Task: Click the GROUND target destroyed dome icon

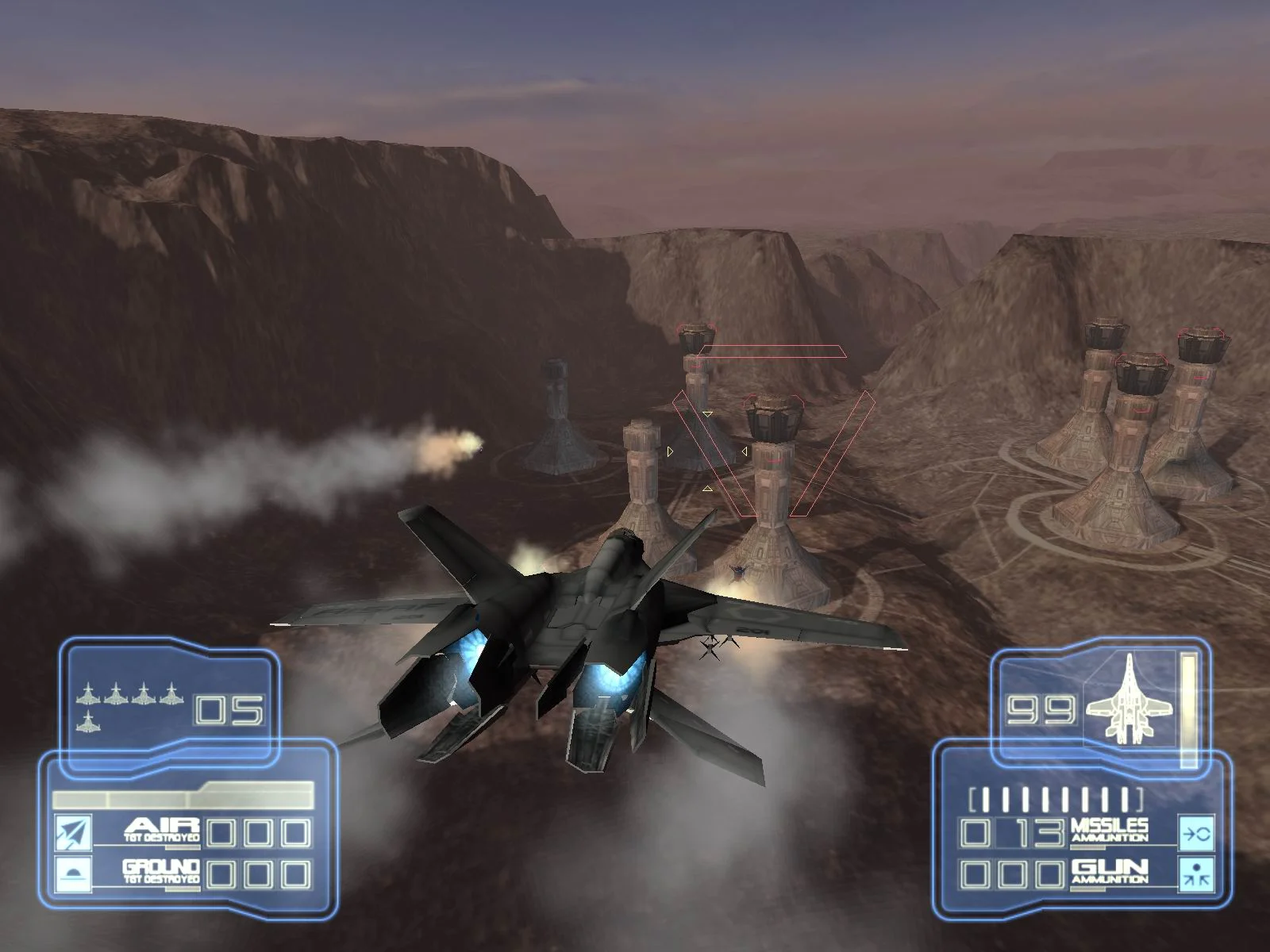Action: click(73, 873)
